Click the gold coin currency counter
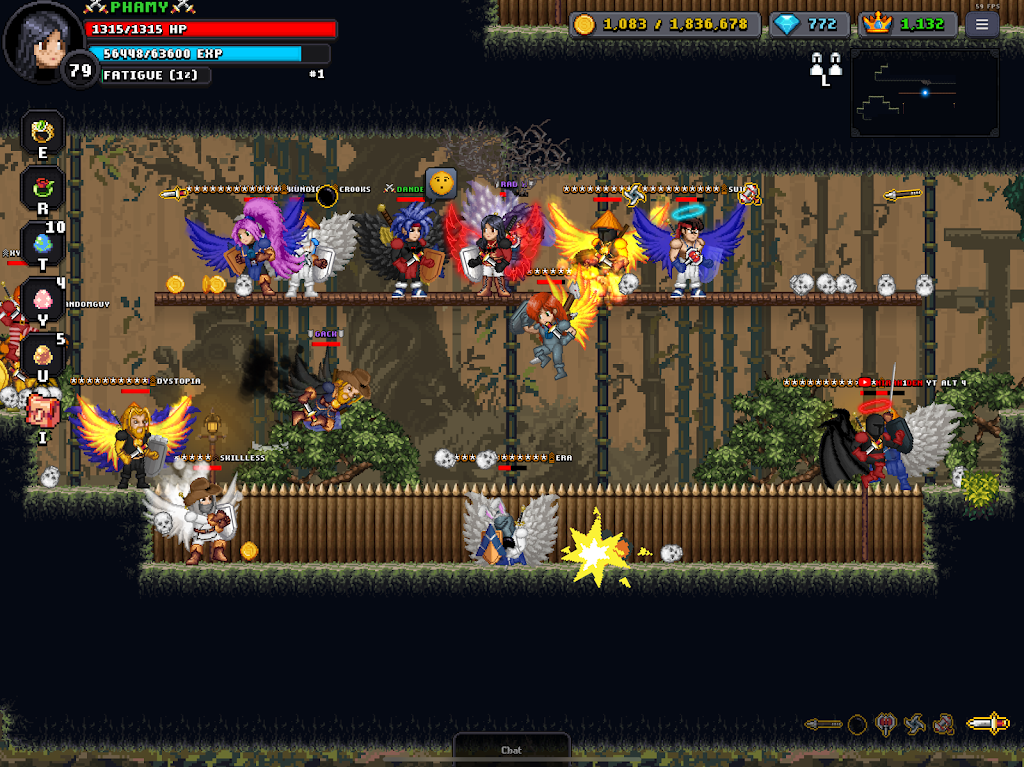Image resolution: width=1024 pixels, height=767 pixels. coord(662,25)
